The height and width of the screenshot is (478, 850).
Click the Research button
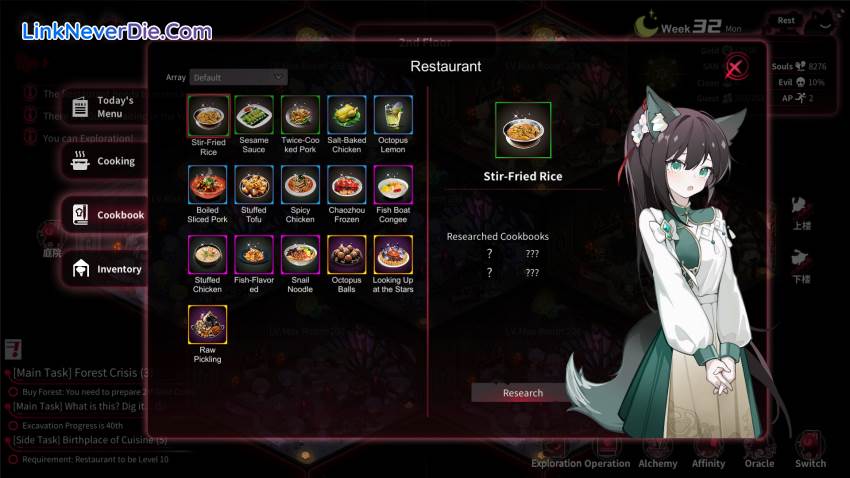(522, 393)
